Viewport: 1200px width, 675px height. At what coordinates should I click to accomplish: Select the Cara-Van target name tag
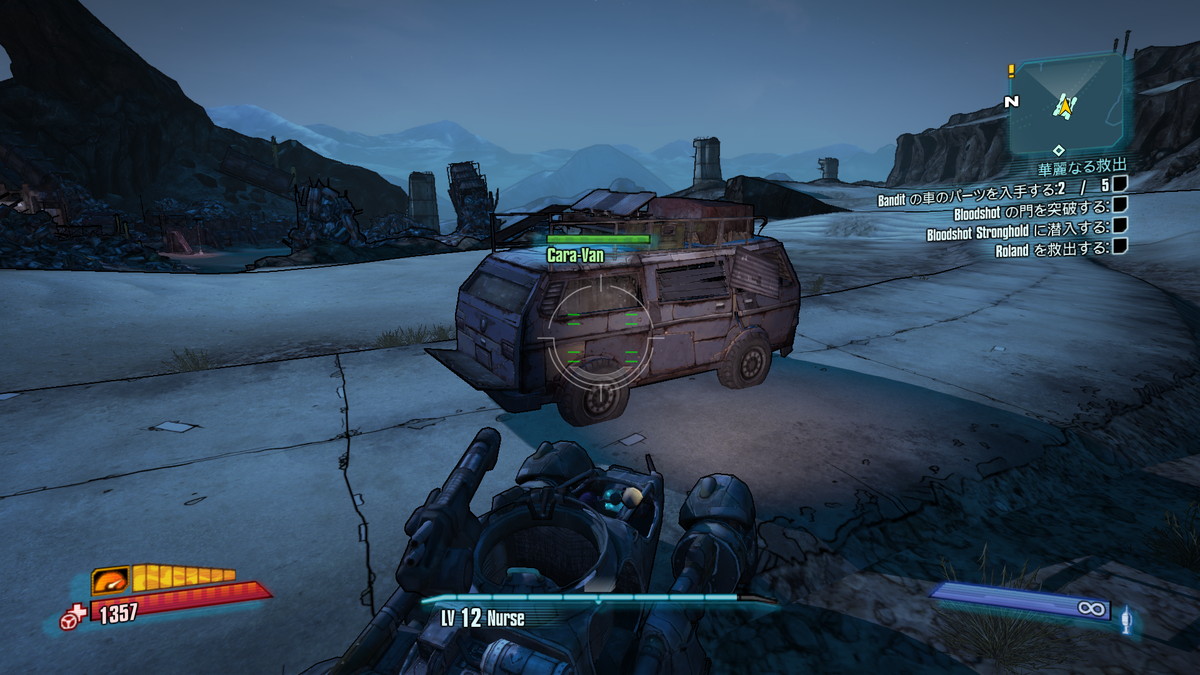(x=575, y=255)
